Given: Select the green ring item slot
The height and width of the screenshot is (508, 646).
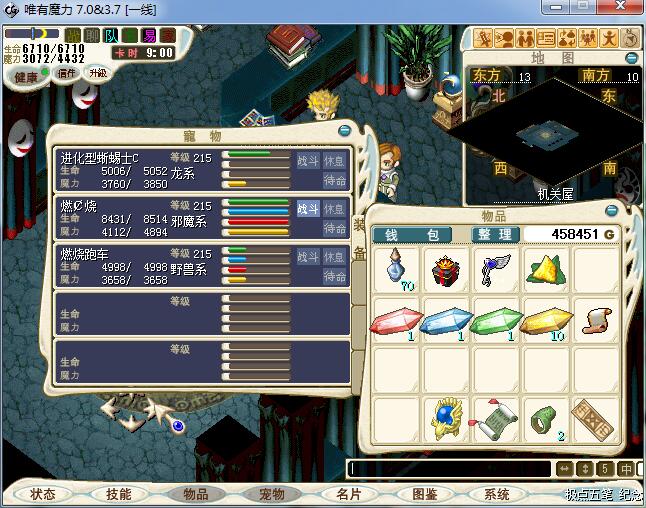Looking at the screenshot, I should [547, 419].
